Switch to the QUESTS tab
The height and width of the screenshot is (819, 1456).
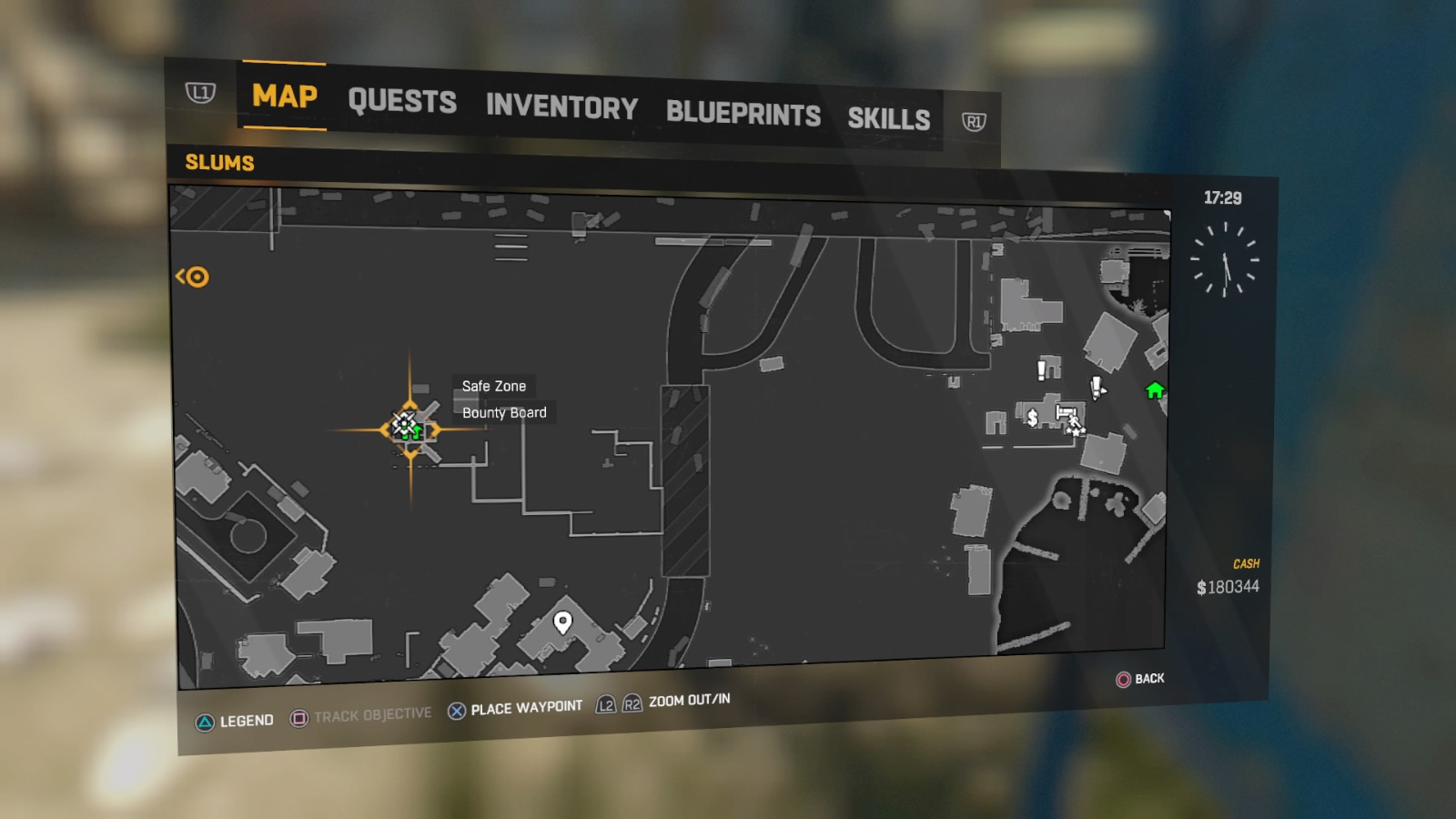click(403, 102)
